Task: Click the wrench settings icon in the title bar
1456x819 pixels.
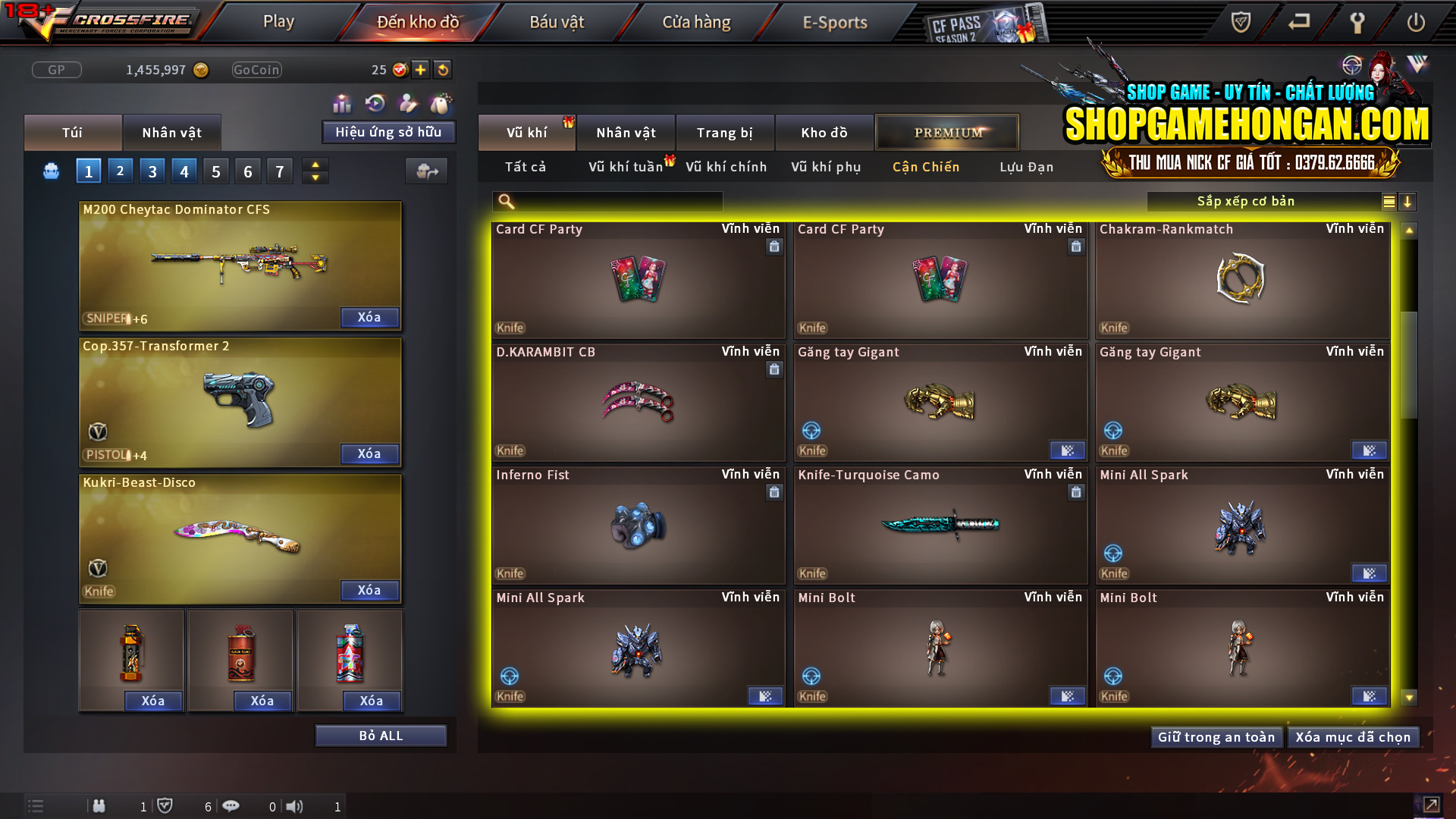Action: (1357, 22)
